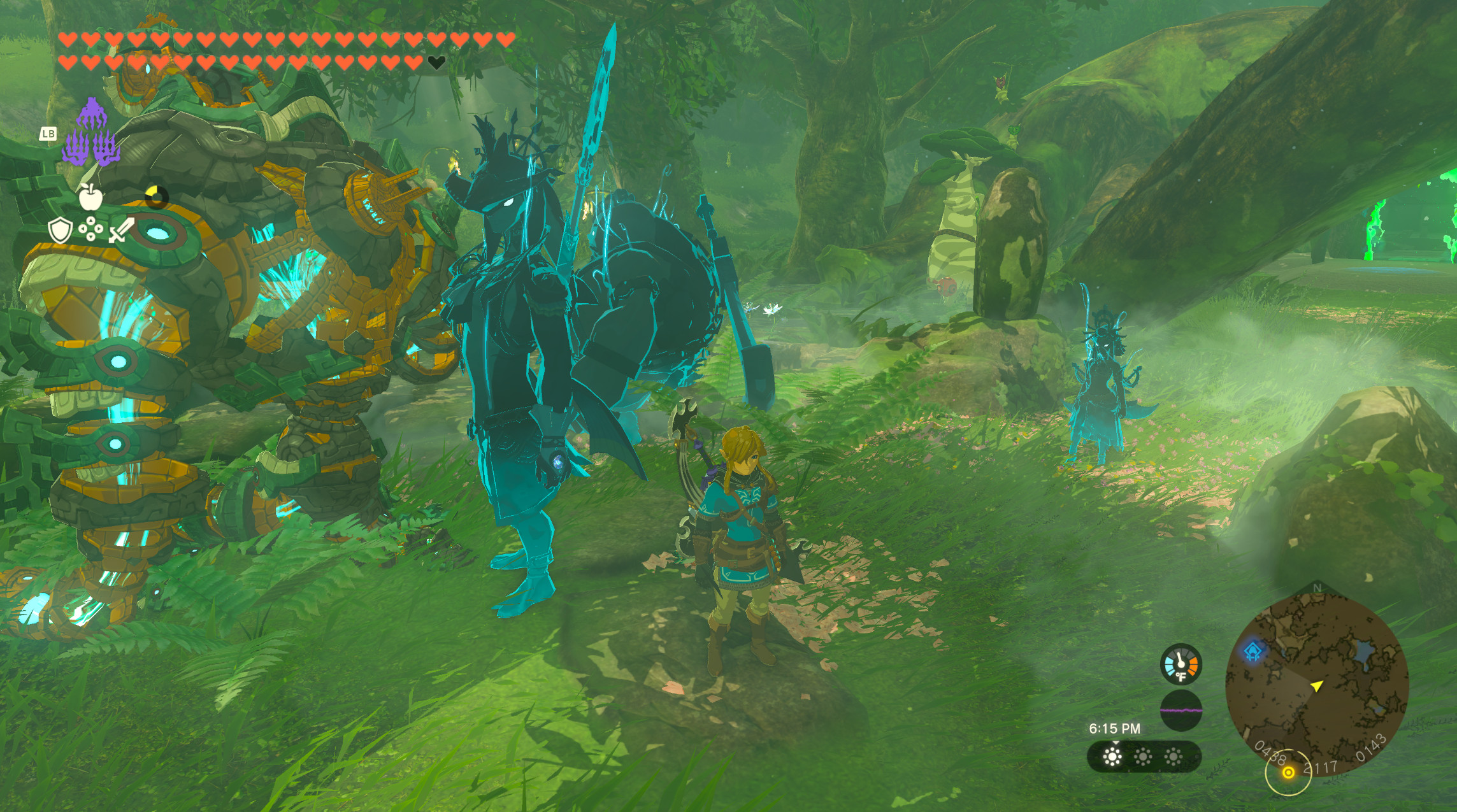Click the first red heart in the top row
Image resolution: width=1457 pixels, height=812 pixels.
coord(67,38)
